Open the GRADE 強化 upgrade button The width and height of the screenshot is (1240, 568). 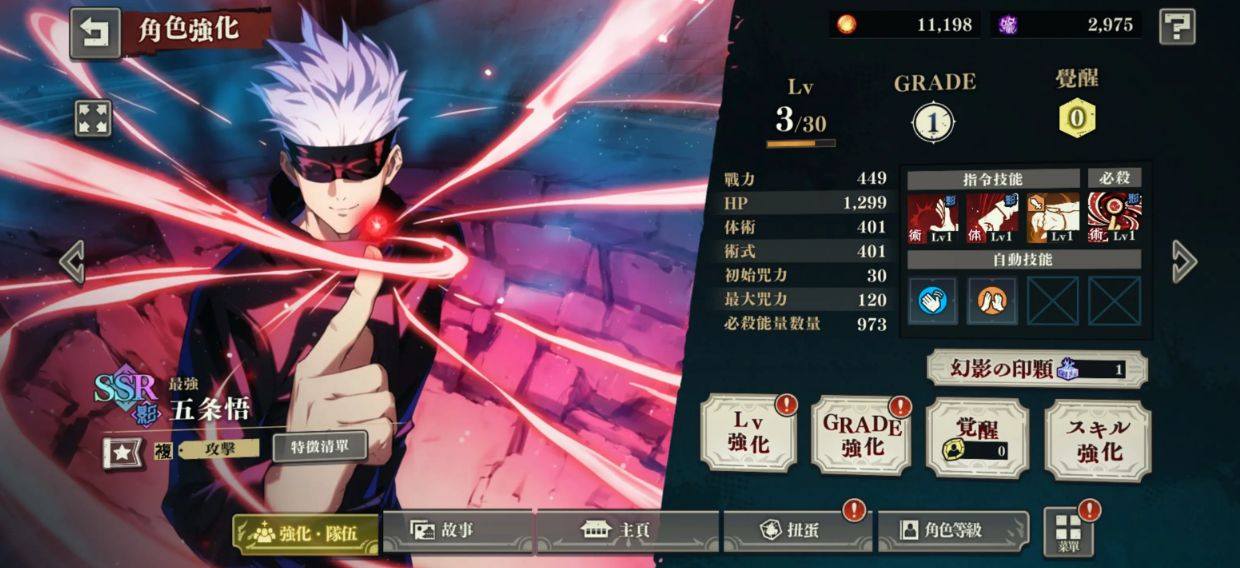[x=861, y=436]
